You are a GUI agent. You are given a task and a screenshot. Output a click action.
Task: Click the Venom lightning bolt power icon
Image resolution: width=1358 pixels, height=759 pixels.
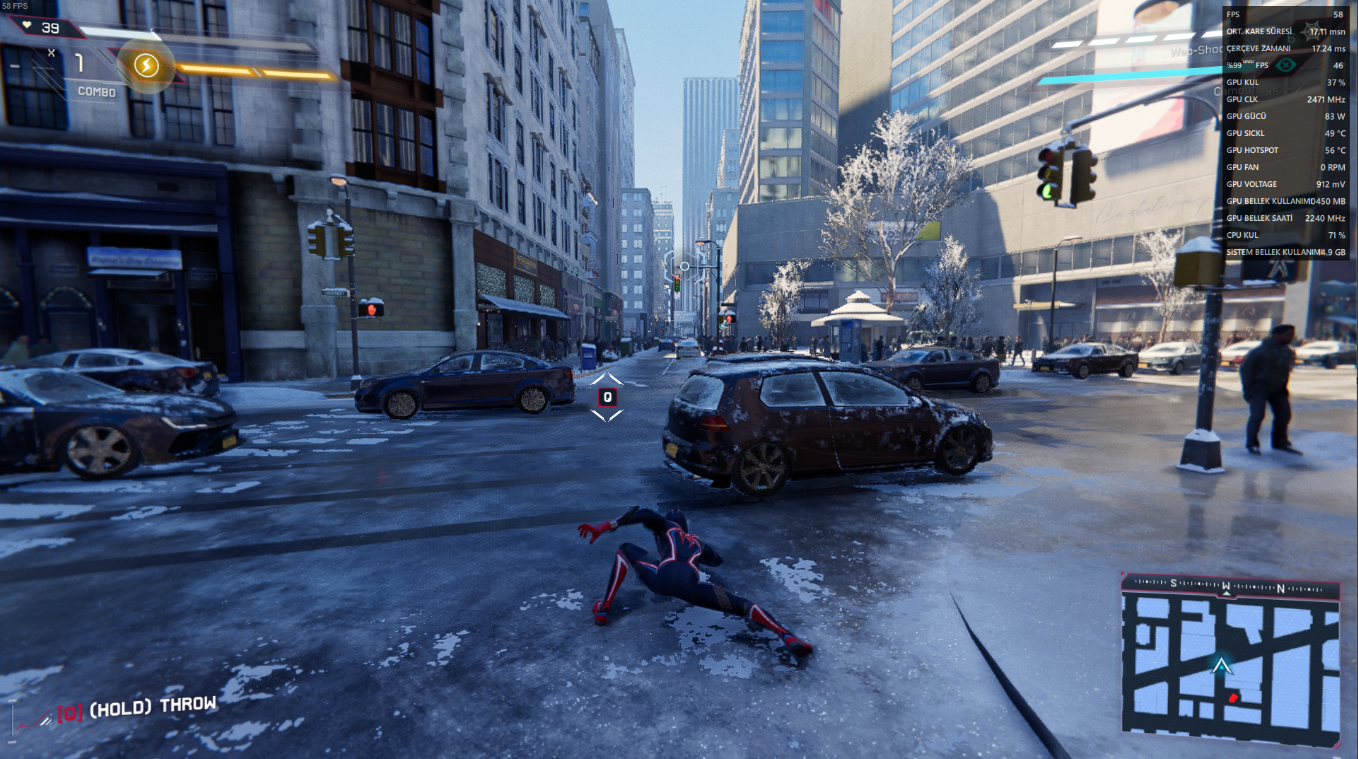pyautogui.click(x=147, y=66)
